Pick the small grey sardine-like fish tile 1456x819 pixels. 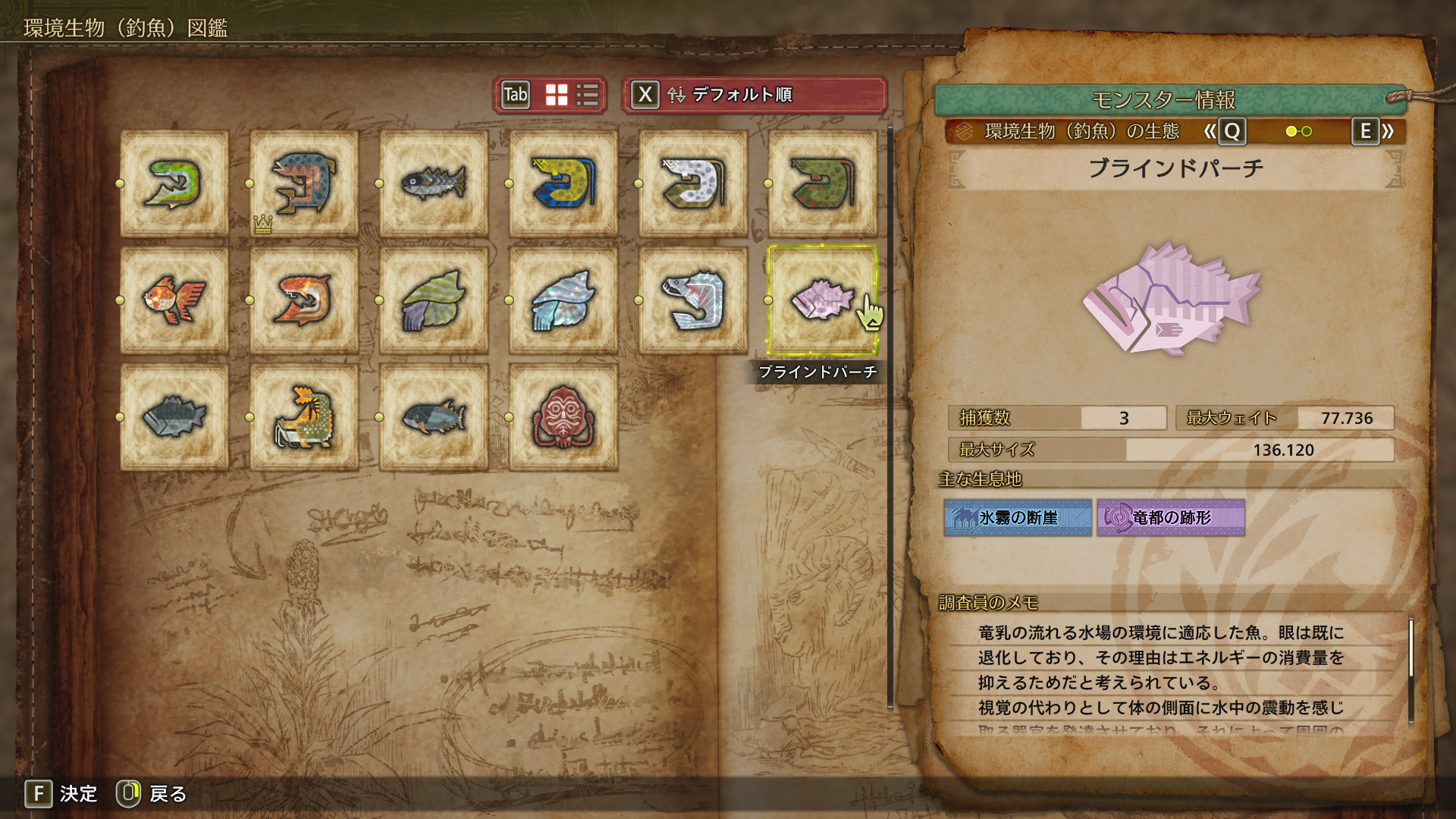pos(433,184)
